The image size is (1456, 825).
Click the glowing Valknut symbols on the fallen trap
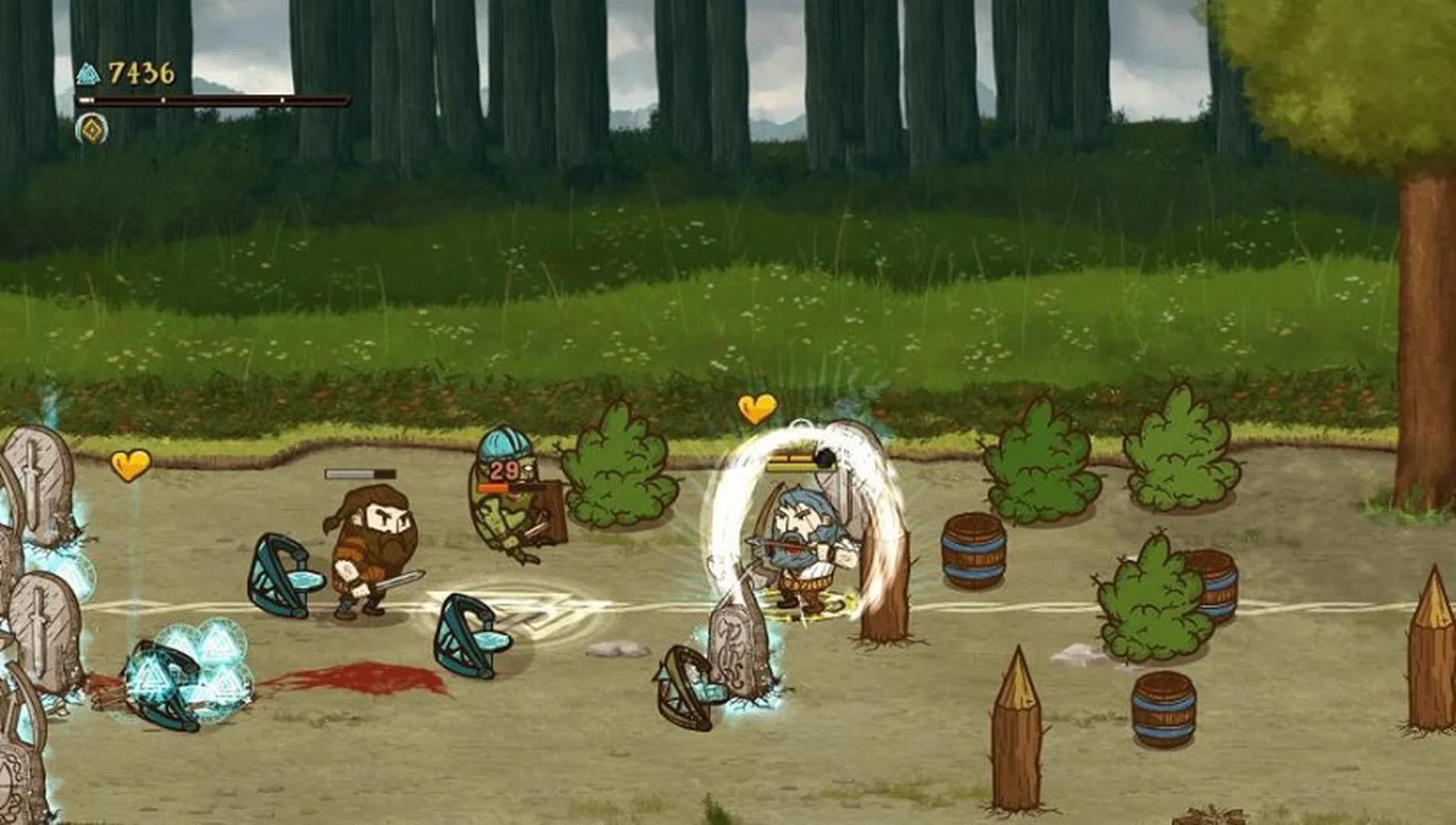pyautogui.click(x=191, y=674)
